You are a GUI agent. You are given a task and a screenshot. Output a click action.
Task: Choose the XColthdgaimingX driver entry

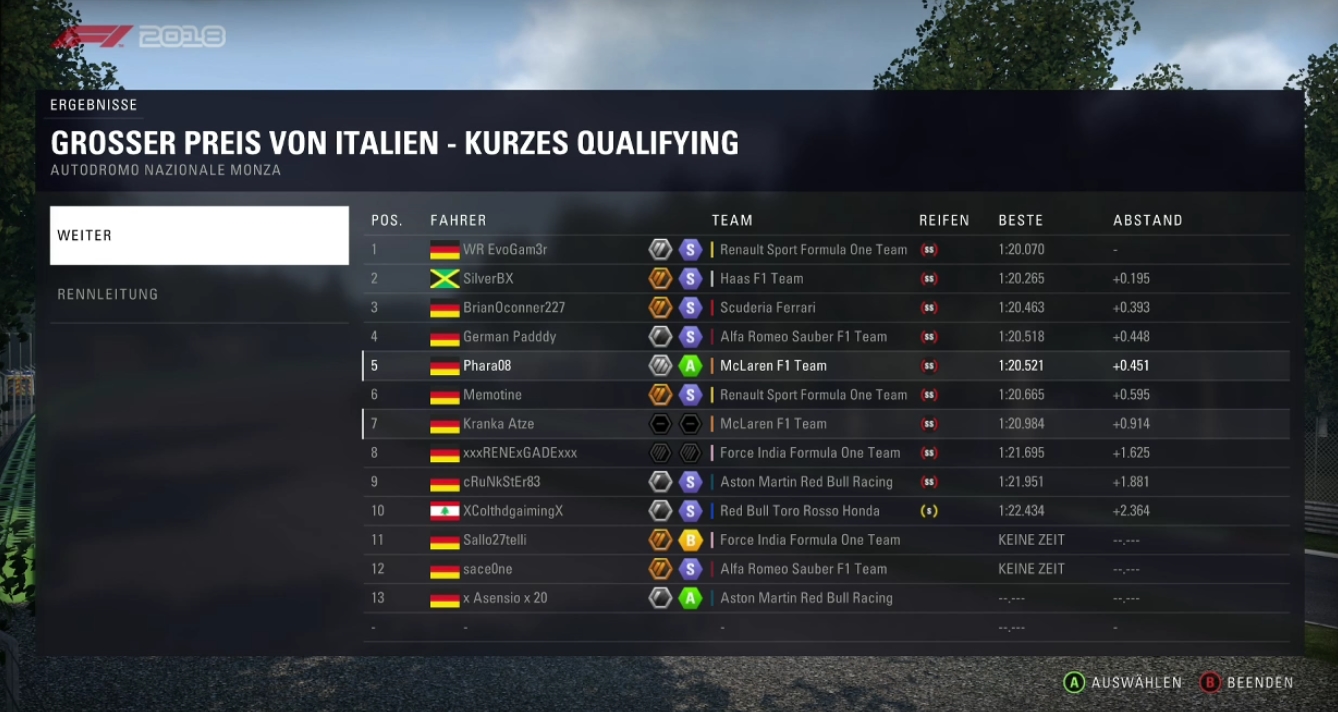[x=513, y=511]
